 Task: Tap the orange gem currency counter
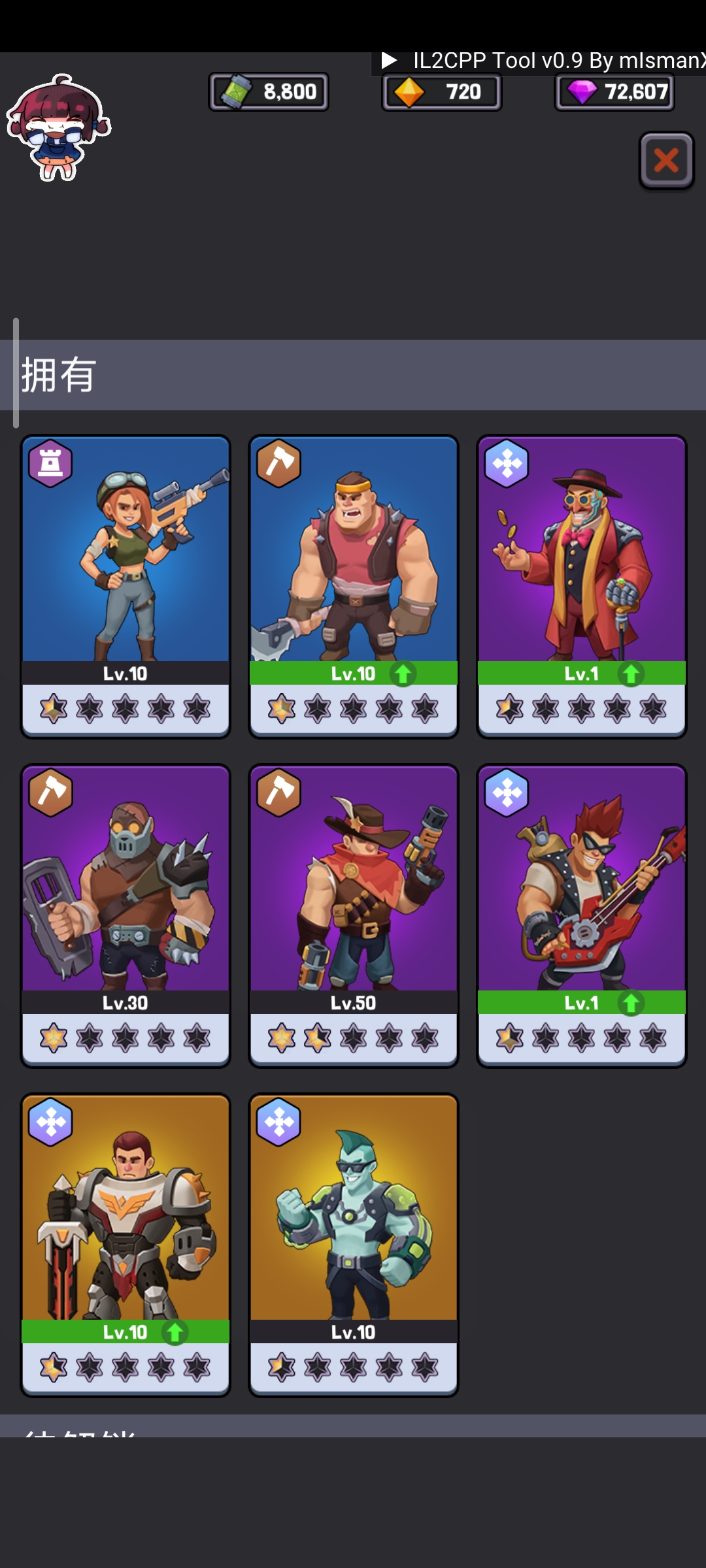442,92
